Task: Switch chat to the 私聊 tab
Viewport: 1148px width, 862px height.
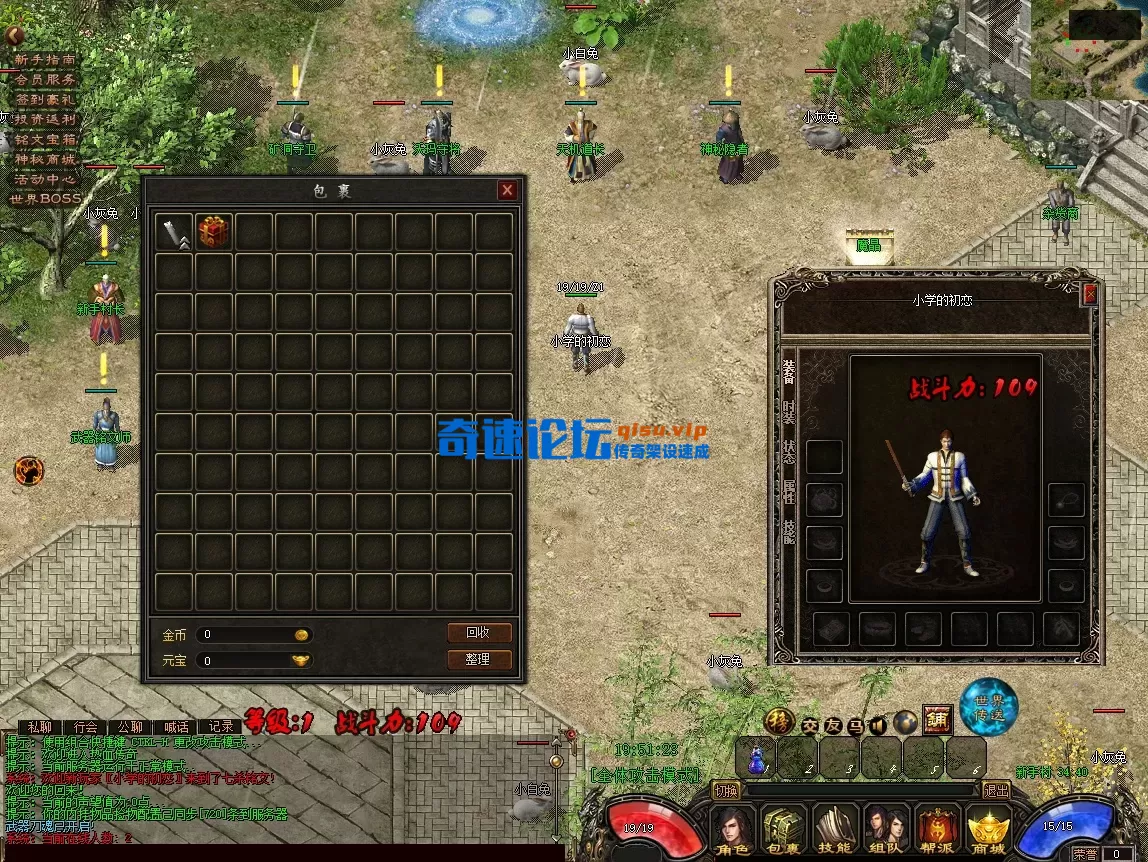Action: click(39, 727)
